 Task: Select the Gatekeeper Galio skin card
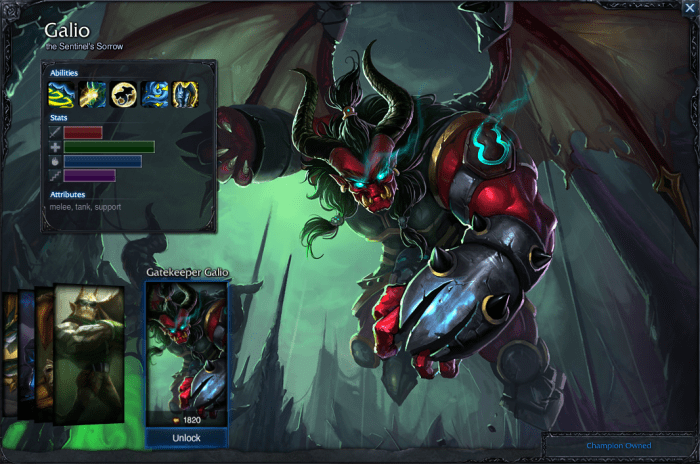[x=187, y=350]
